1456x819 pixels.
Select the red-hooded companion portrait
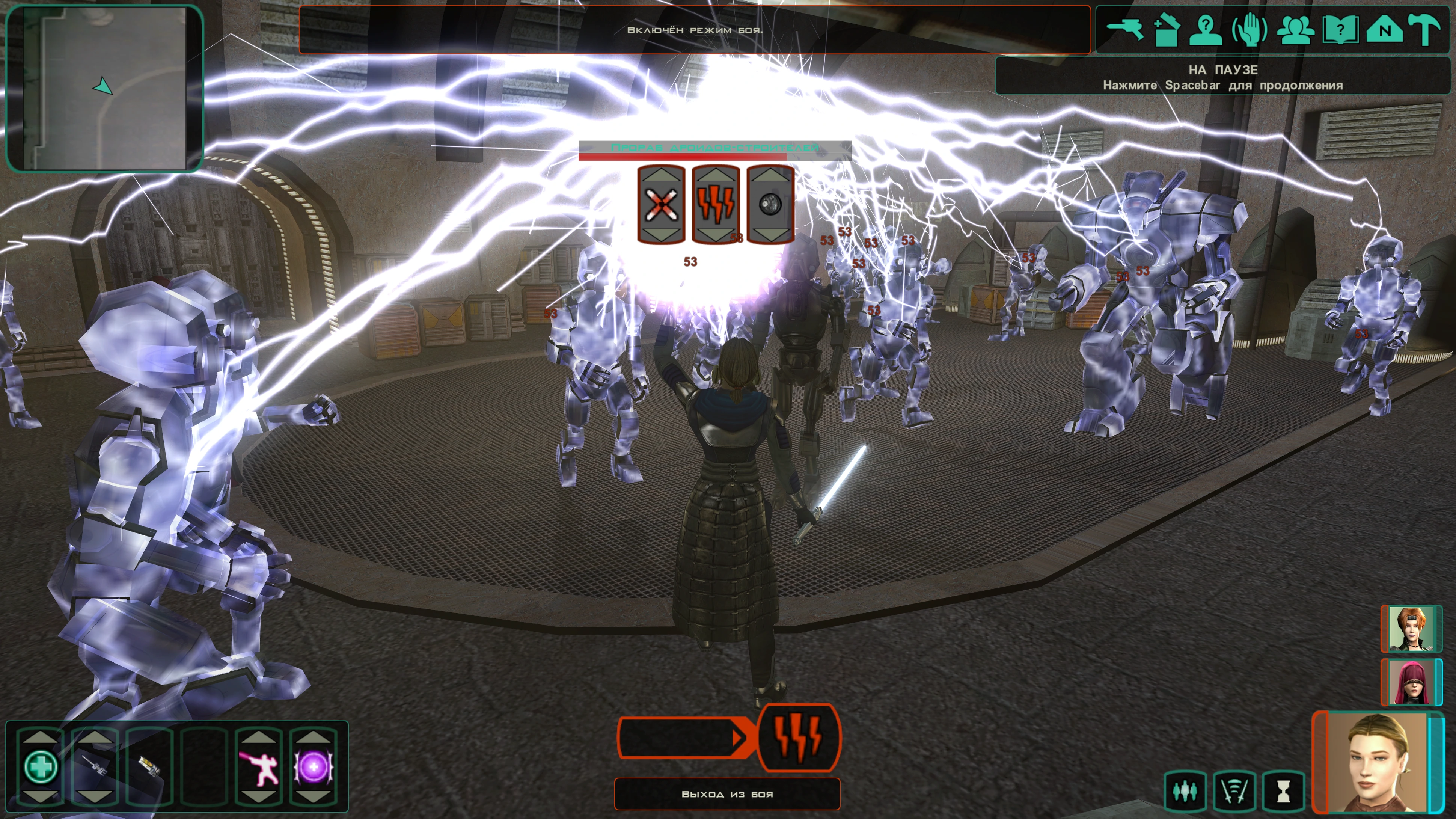coord(1411,682)
